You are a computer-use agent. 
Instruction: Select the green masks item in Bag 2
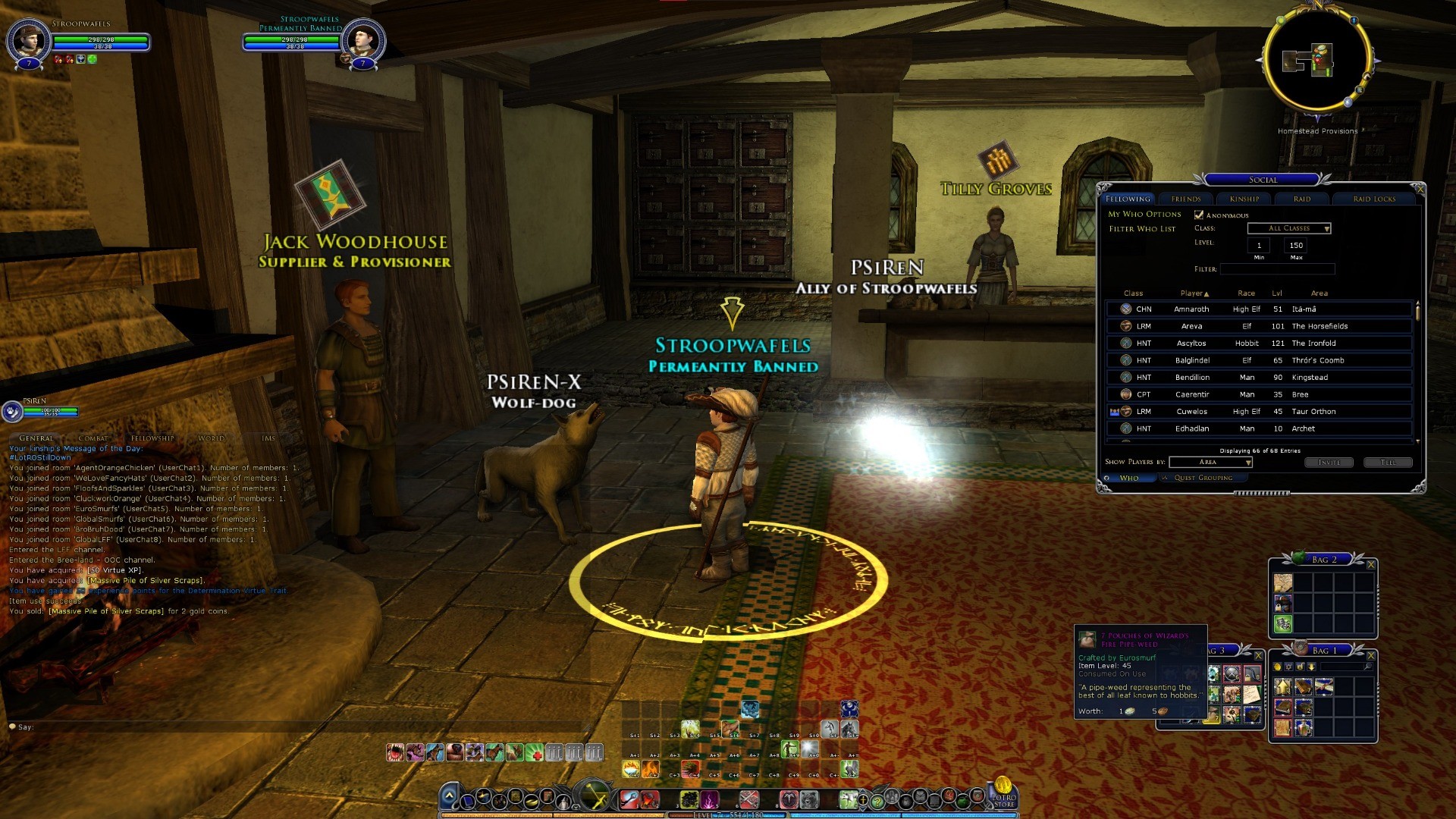tap(1283, 624)
